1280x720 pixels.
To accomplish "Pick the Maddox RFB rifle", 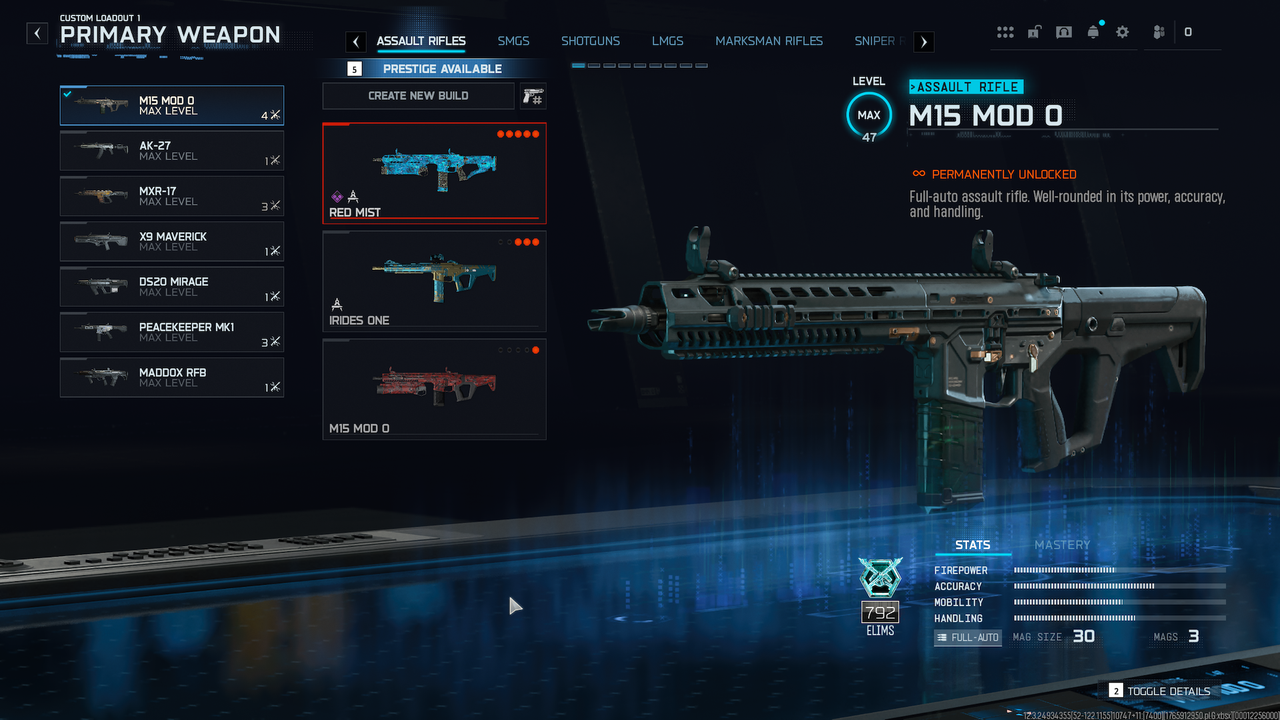I will click(171, 378).
